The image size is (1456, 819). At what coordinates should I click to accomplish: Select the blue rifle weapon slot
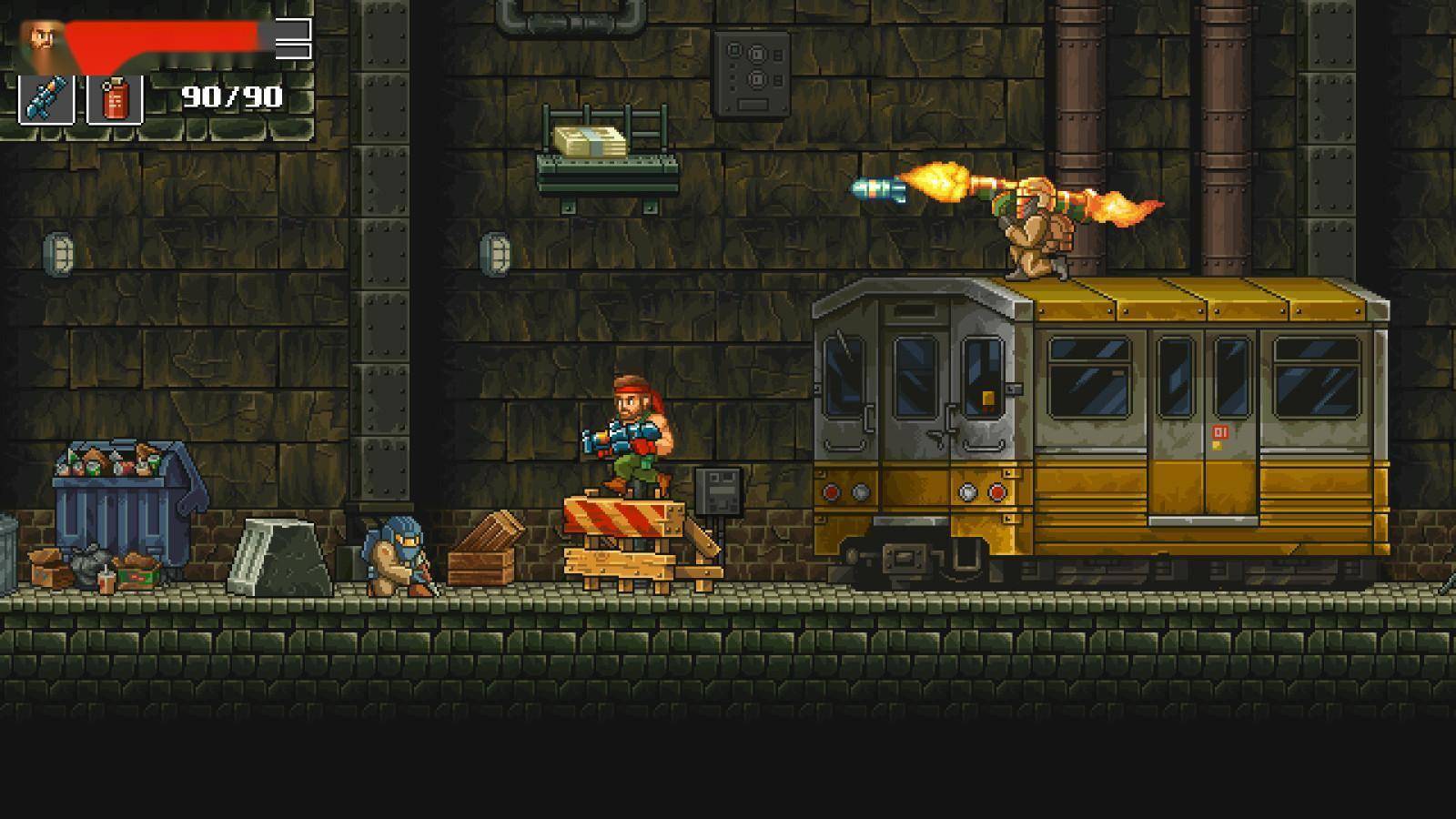coord(46,99)
